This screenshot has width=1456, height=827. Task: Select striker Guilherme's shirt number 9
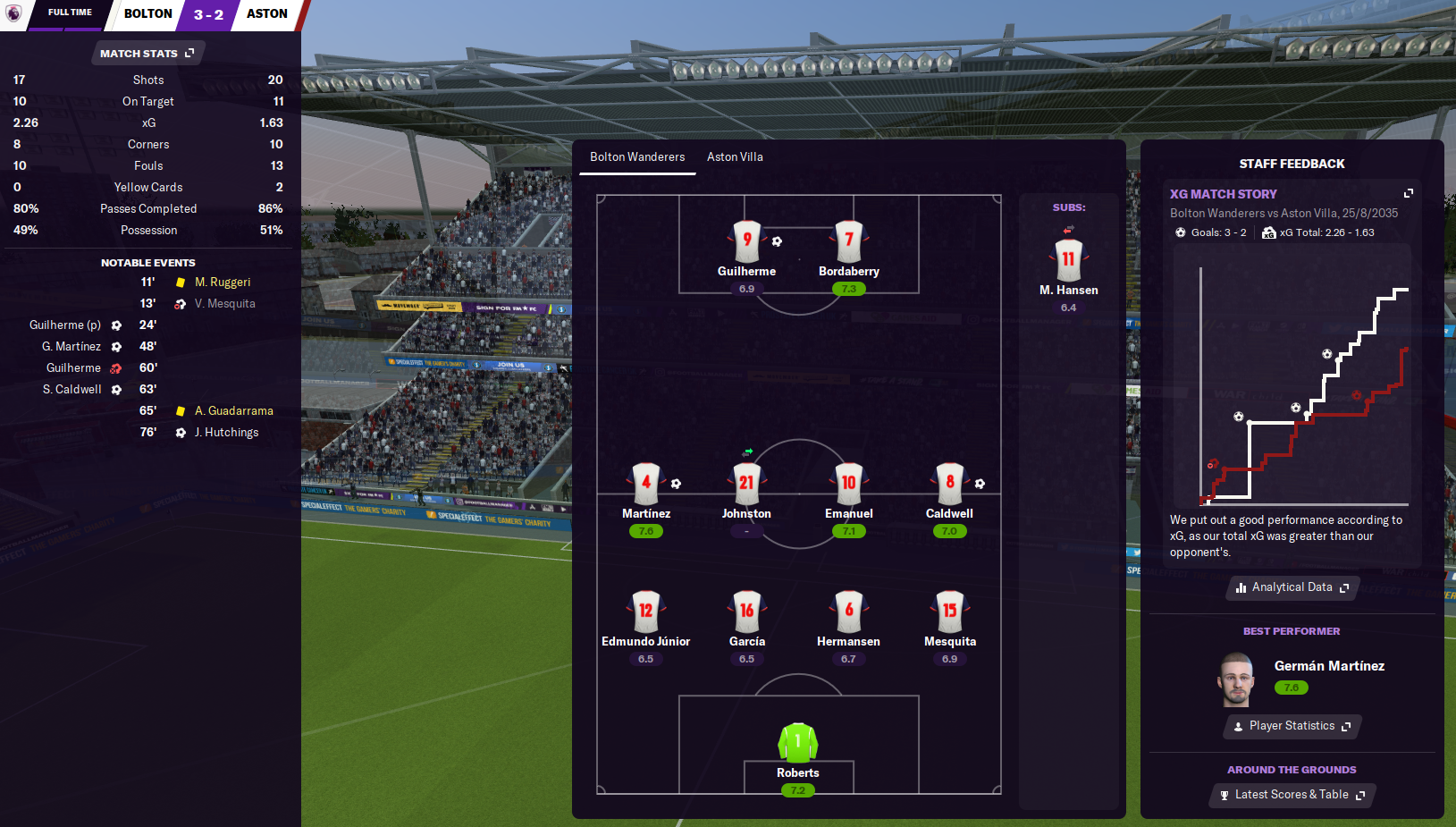click(x=746, y=241)
